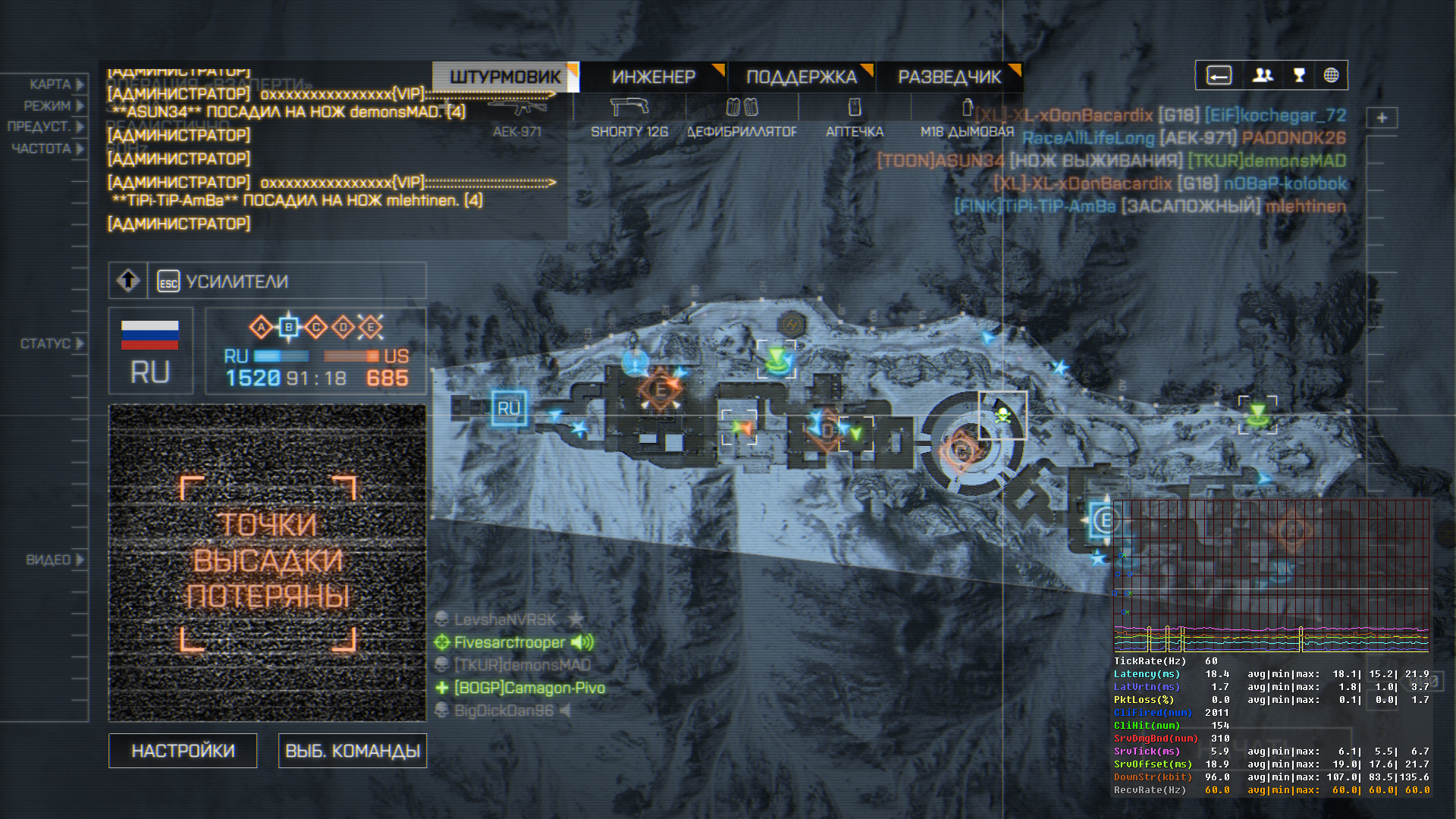Click the SHORTY 12G sidearm slot
The height and width of the screenshot is (819, 1456).
[629, 118]
